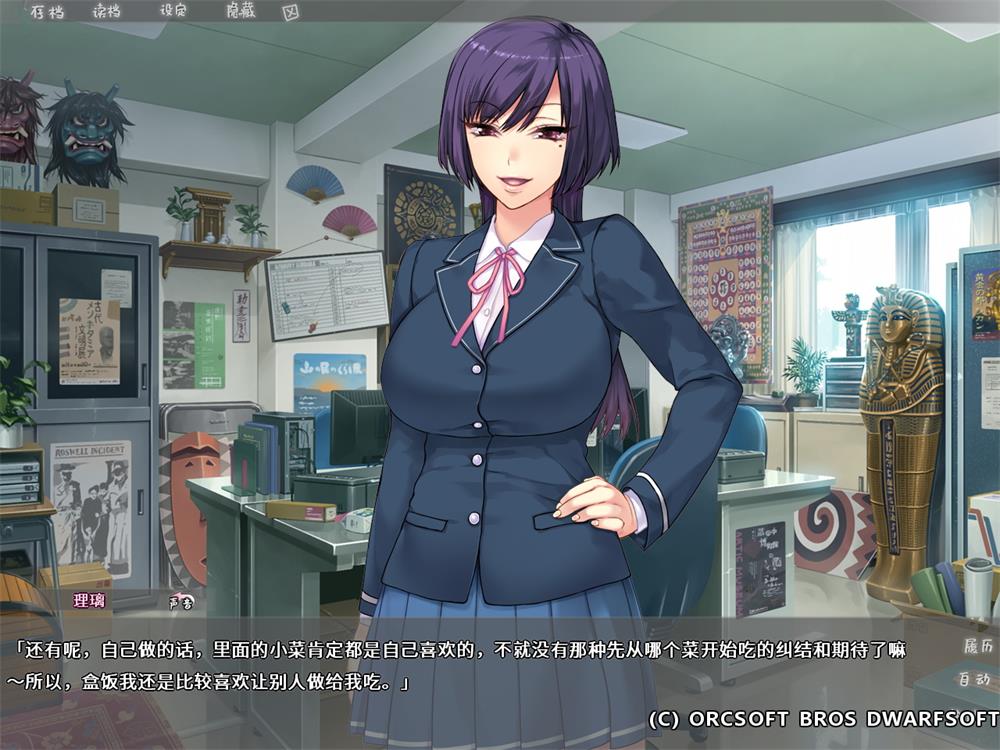Screen dimensions: 1000x750
Task: Hide the text window with 隐藏
Action: point(239,13)
